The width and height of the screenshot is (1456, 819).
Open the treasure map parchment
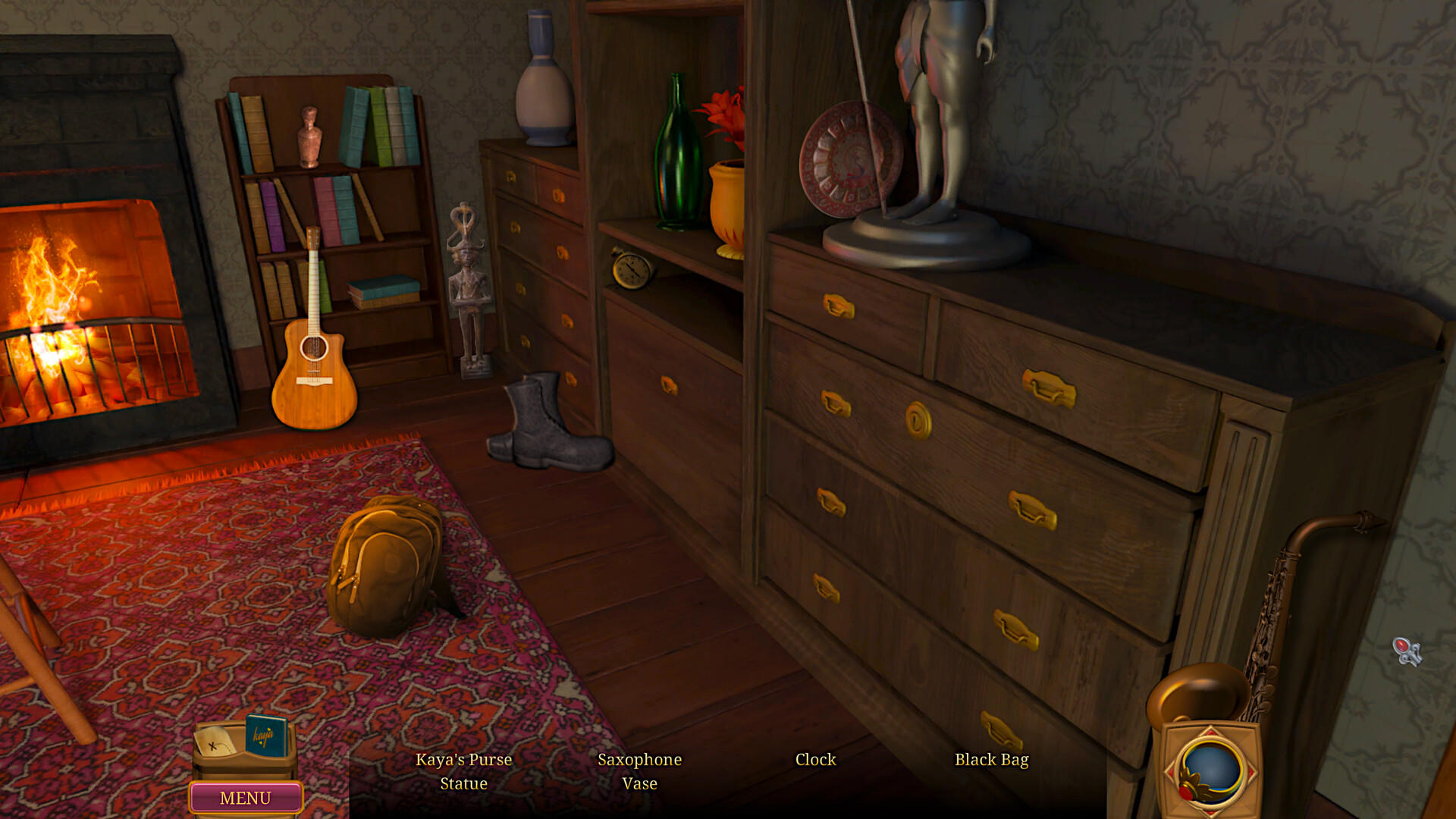click(215, 741)
